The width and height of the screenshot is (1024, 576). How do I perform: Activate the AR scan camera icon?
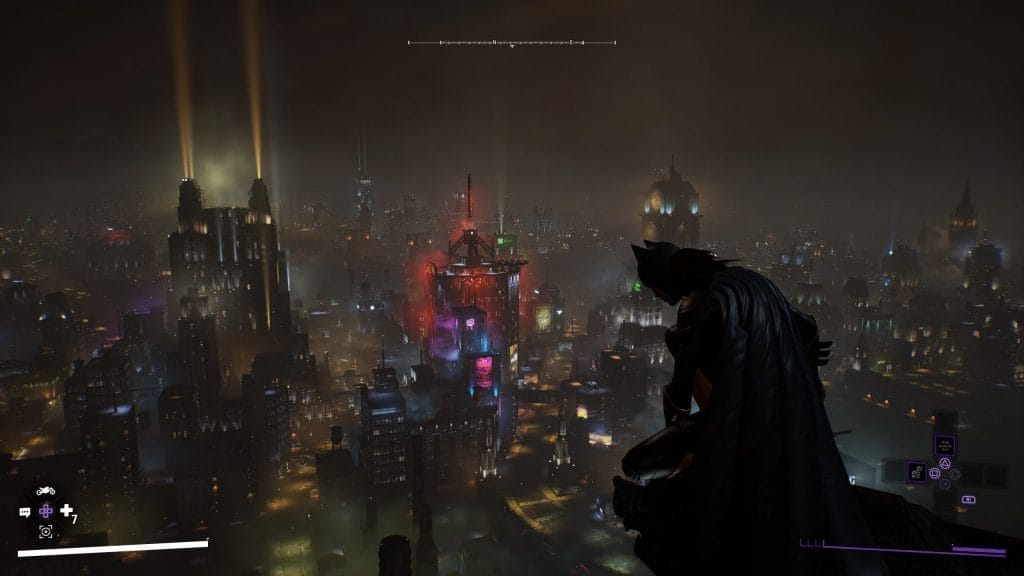click(45, 531)
